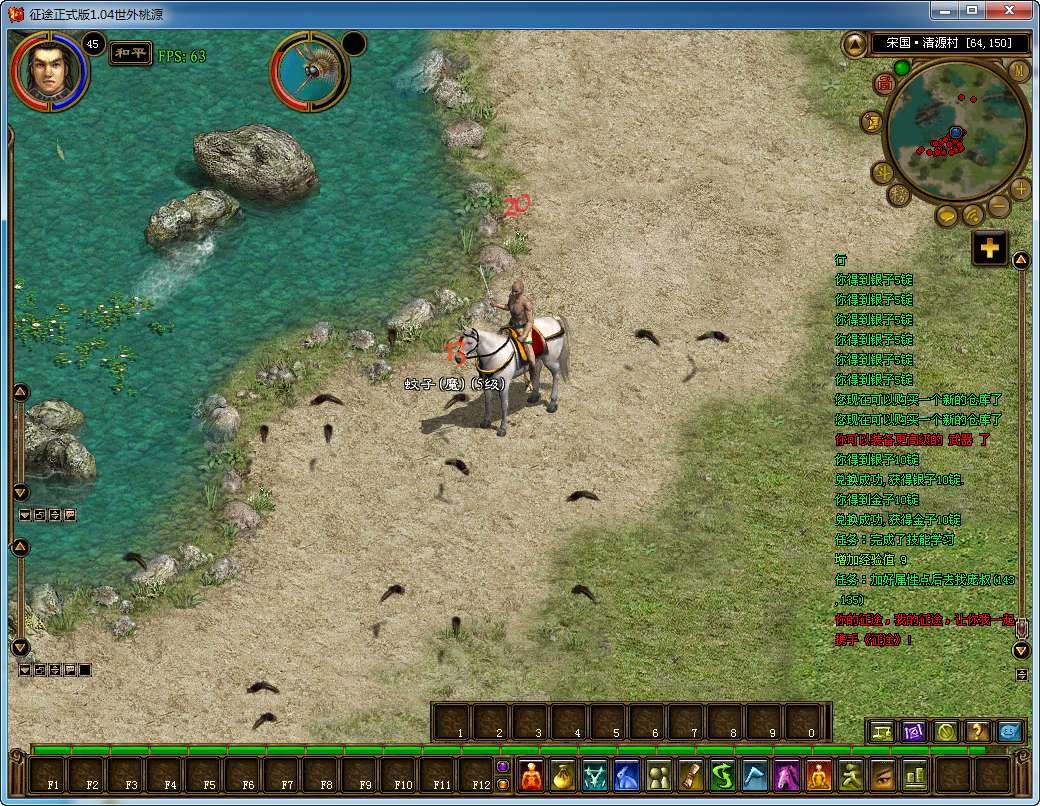Click the green swirling arrow icon
Screen dimensions: 1040x806
[723, 776]
